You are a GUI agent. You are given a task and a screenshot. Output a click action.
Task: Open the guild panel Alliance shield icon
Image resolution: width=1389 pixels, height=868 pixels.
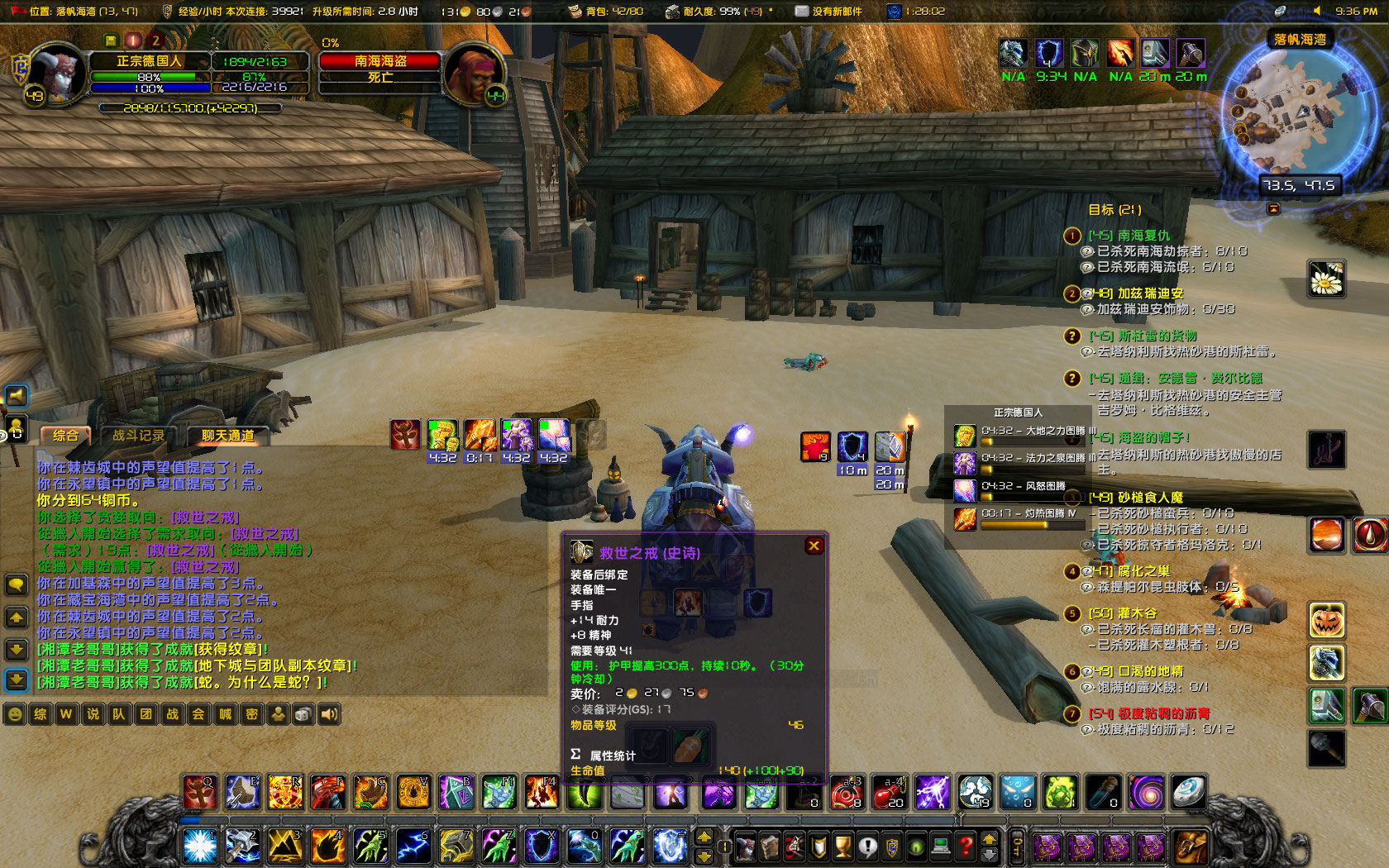click(x=891, y=847)
